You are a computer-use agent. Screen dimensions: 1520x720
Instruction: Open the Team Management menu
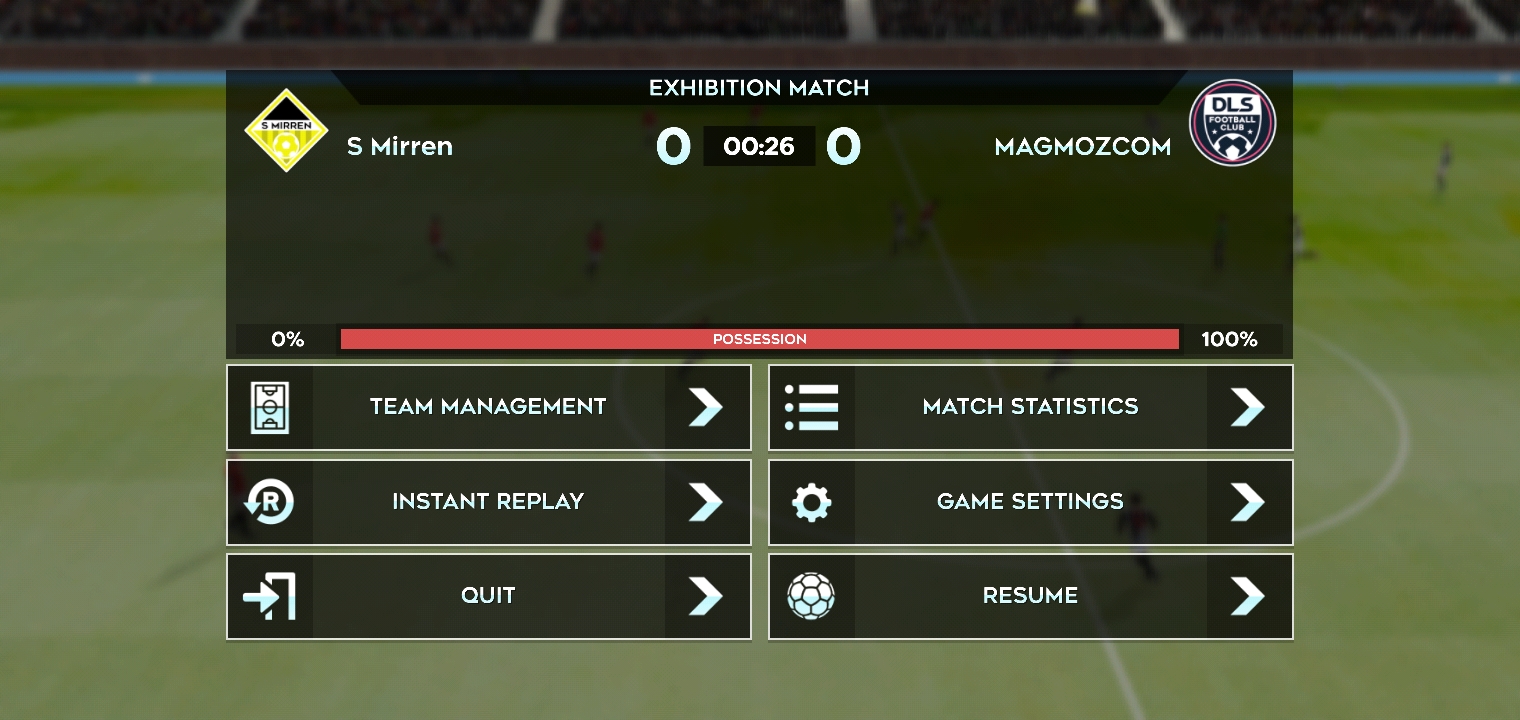(488, 407)
